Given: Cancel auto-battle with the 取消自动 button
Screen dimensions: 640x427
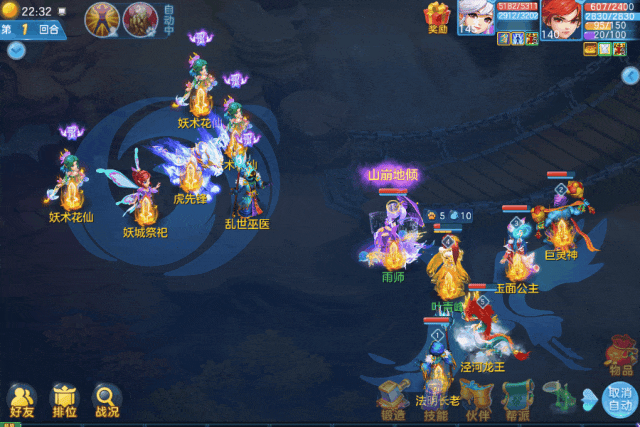Looking at the screenshot, I should 619,399.
